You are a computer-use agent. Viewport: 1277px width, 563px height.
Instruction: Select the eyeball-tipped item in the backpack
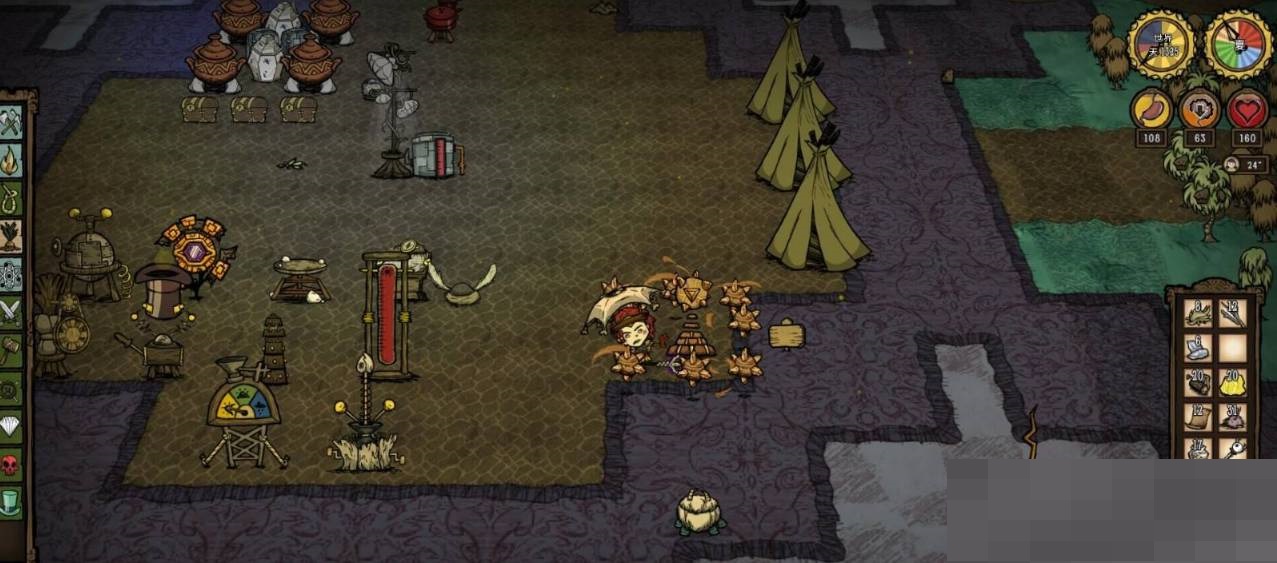pos(1232,448)
